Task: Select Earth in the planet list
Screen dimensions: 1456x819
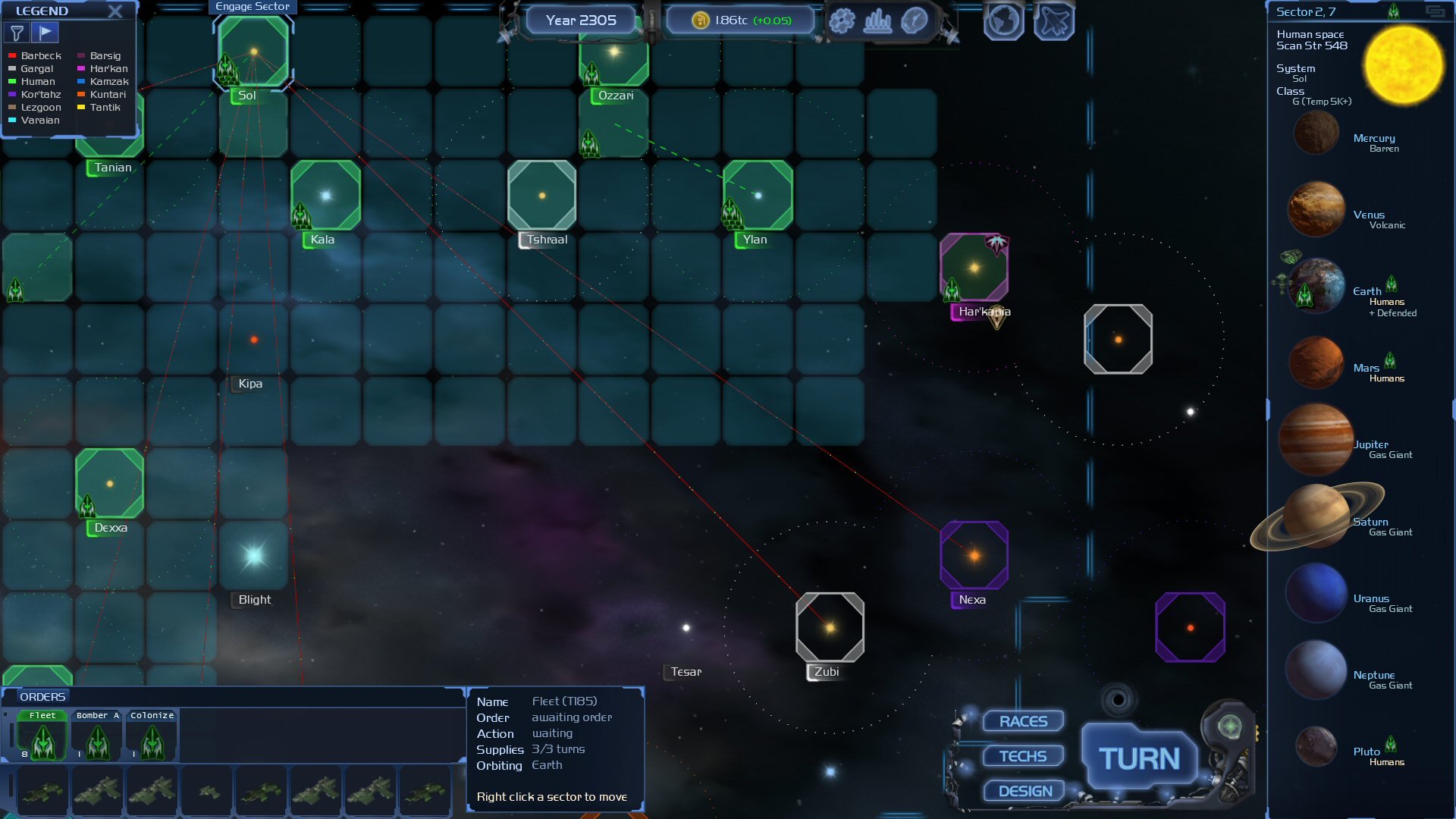Action: 1317,287
